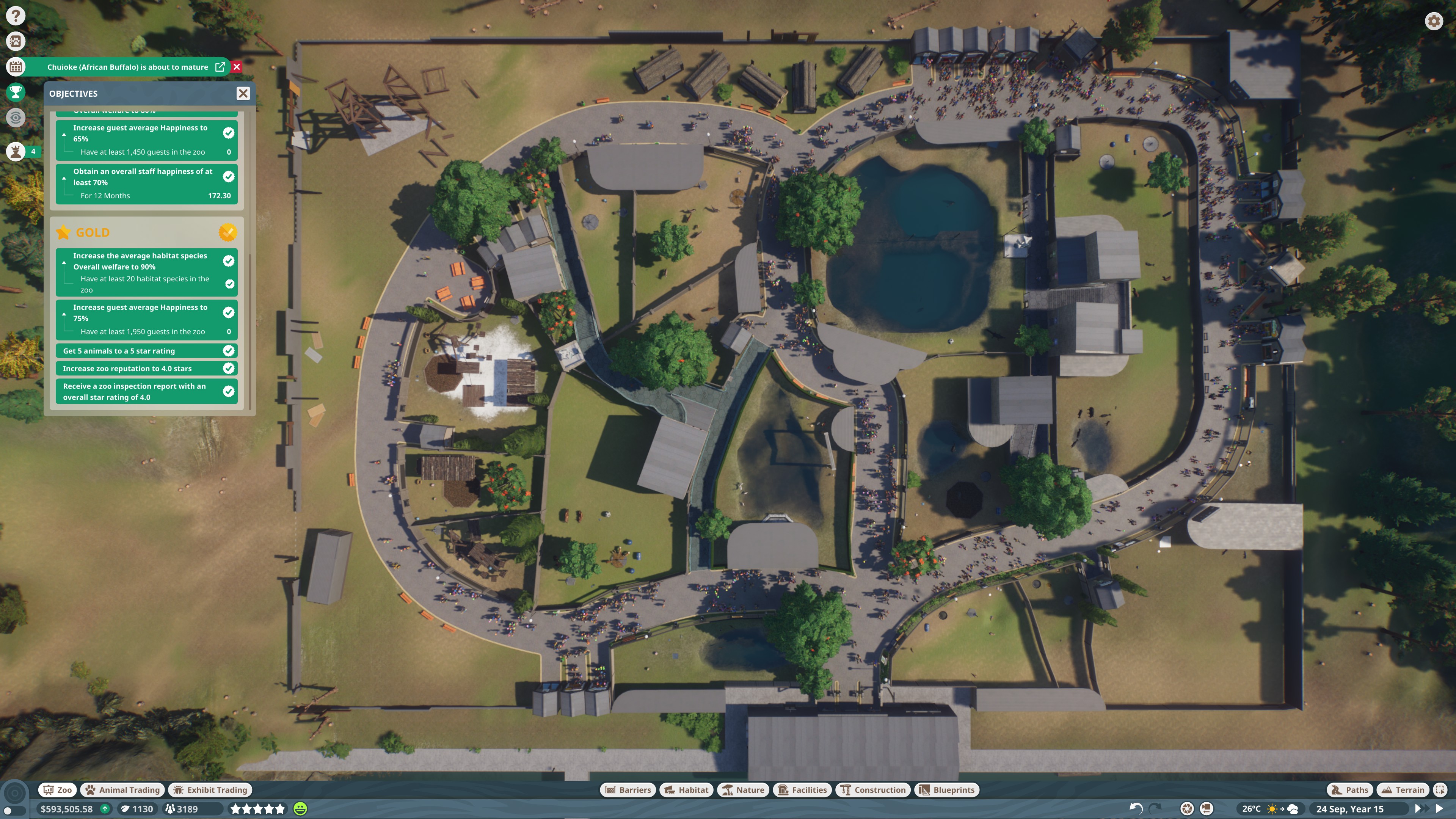Image resolution: width=1456 pixels, height=819 pixels.
Task: Open the Habitat creation tool
Action: (686, 789)
